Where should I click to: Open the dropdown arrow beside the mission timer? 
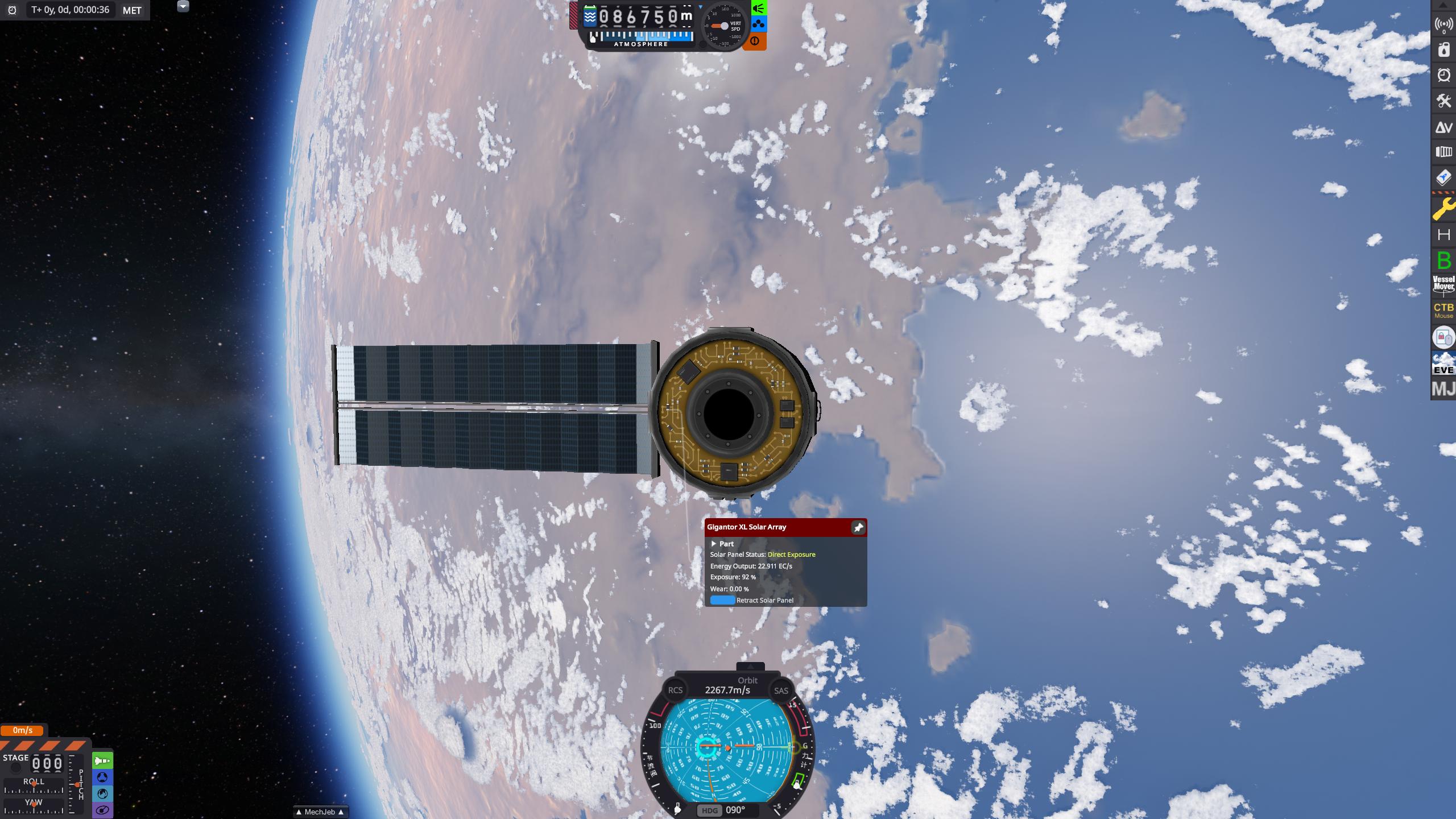point(183,6)
